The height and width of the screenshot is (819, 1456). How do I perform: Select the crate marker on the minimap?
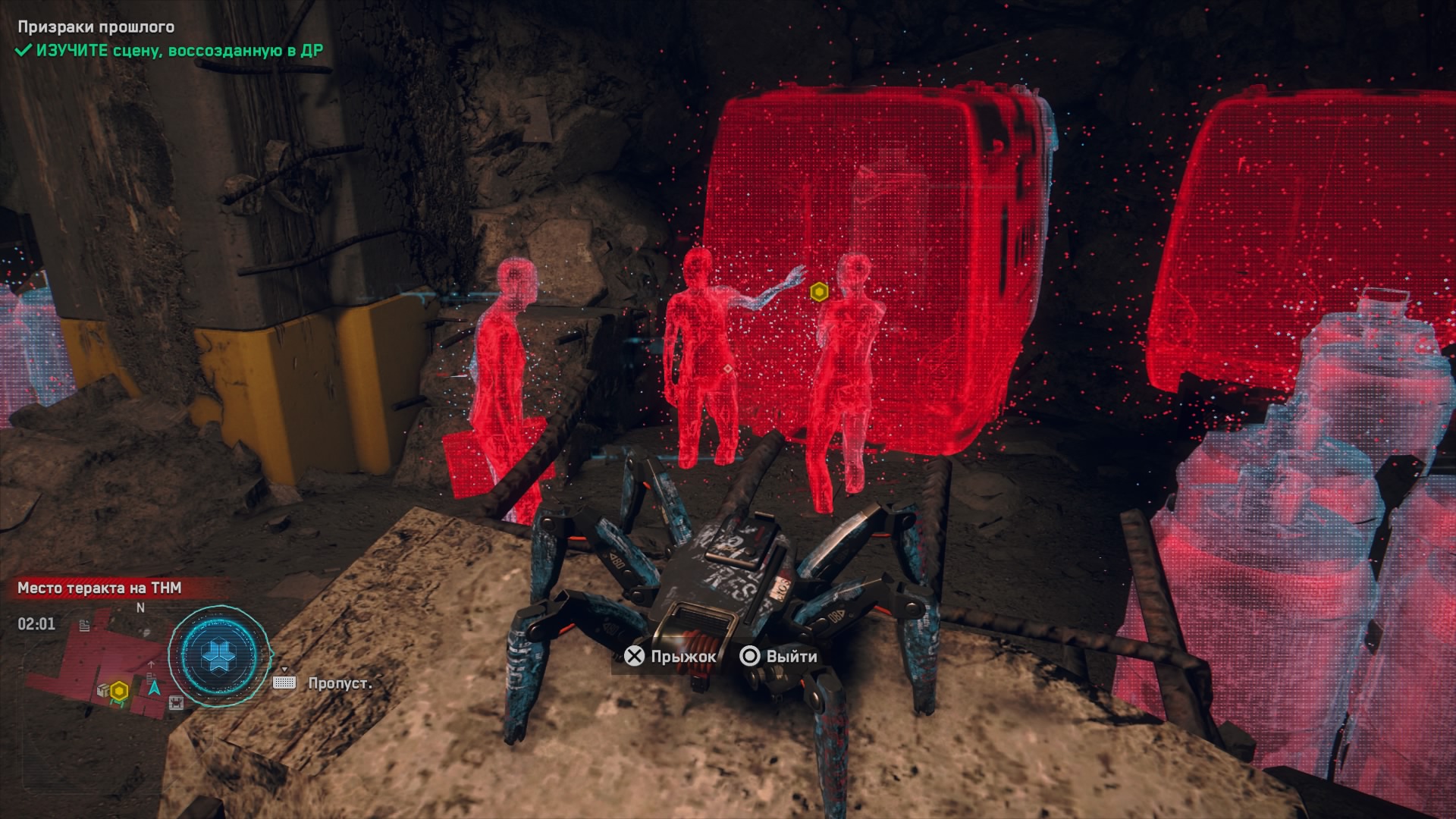coord(102,690)
